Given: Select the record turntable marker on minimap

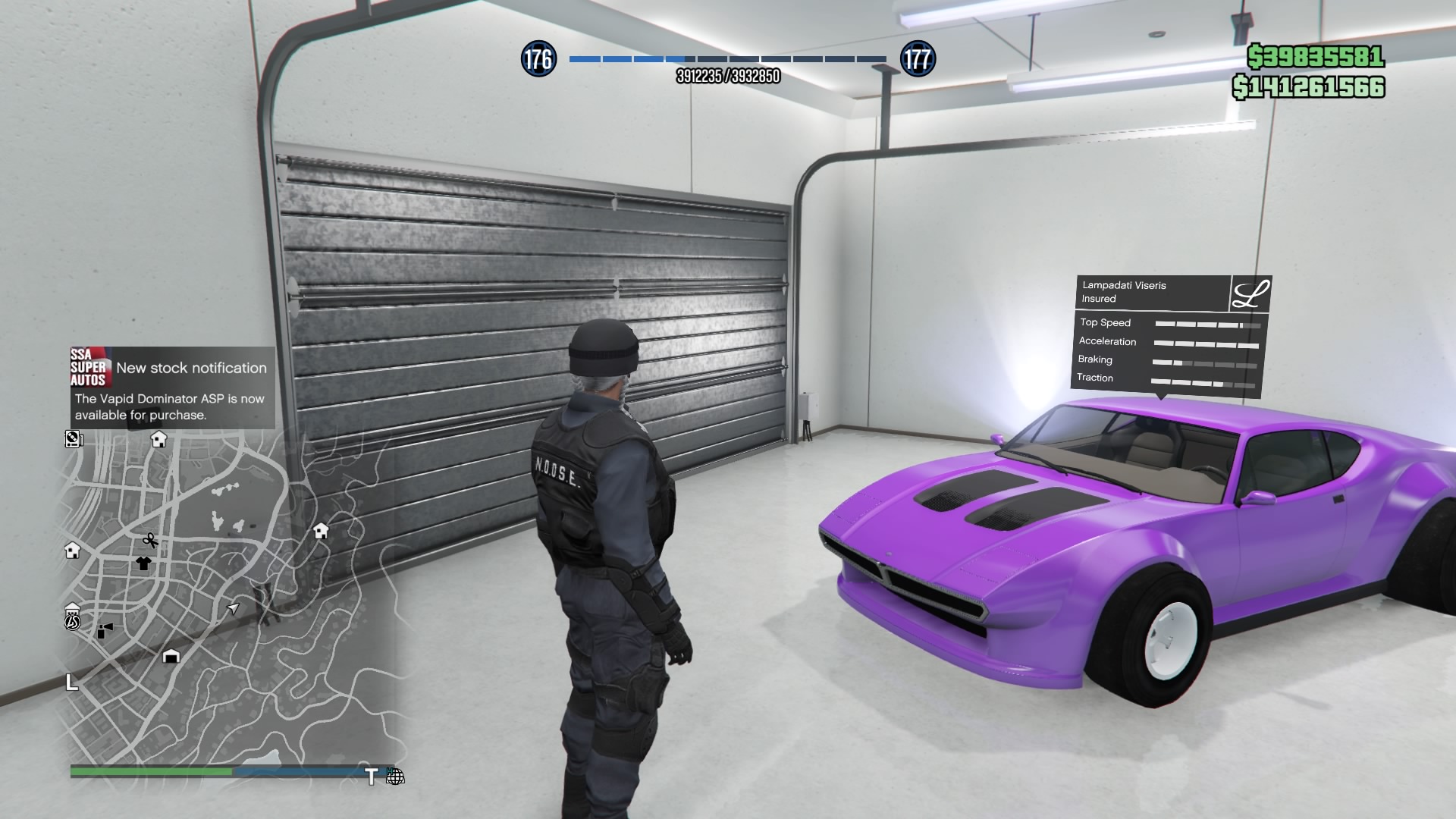Looking at the screenshot, I should tap(74, 438).
